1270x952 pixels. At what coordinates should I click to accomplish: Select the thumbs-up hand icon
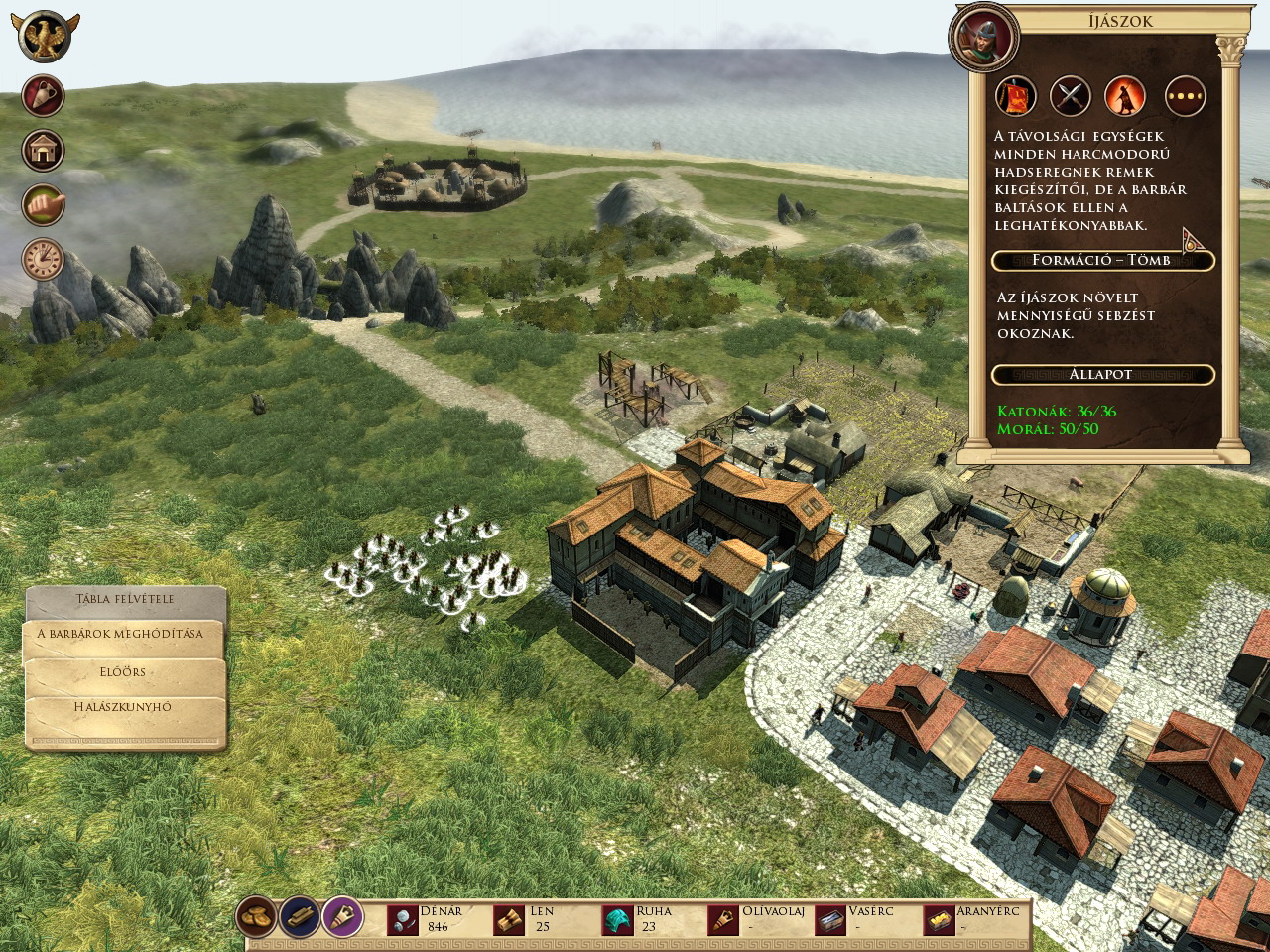44,205
